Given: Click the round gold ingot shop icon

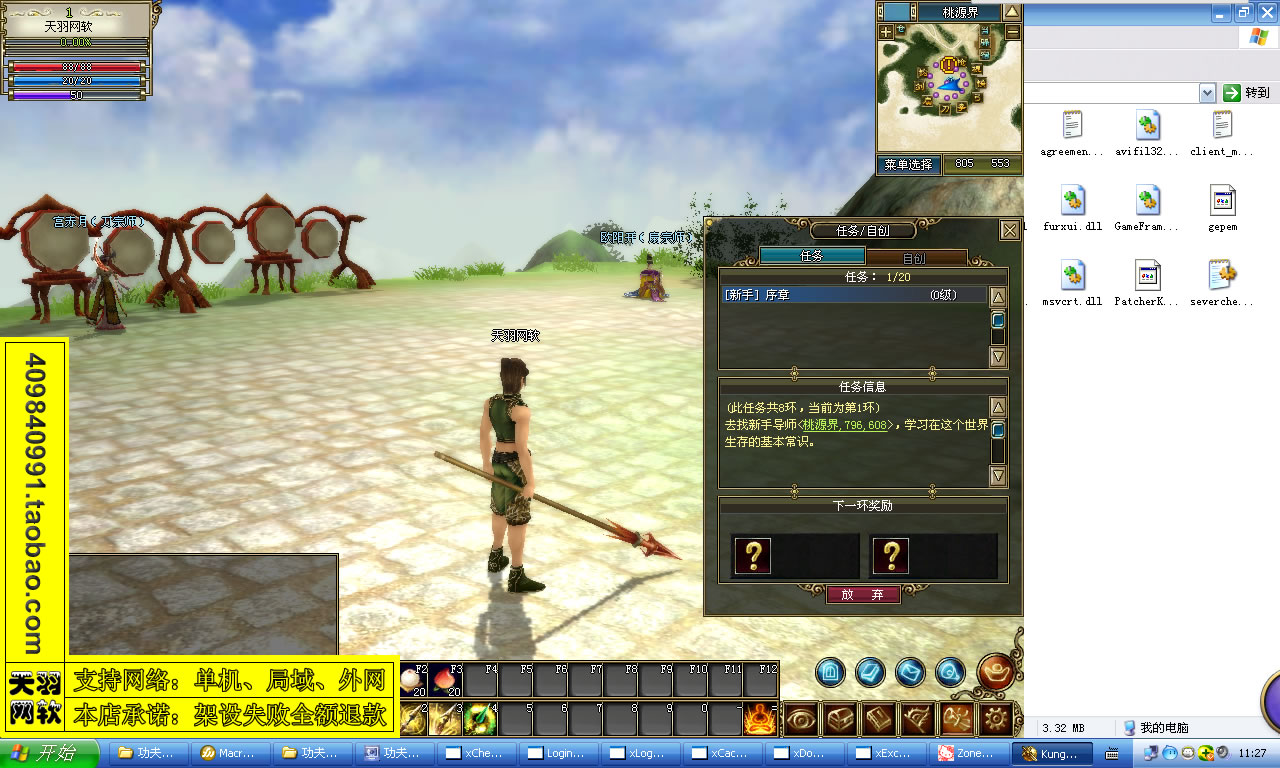Looking at the screenshot, I should pyautogui.click(x=997, y=672).
